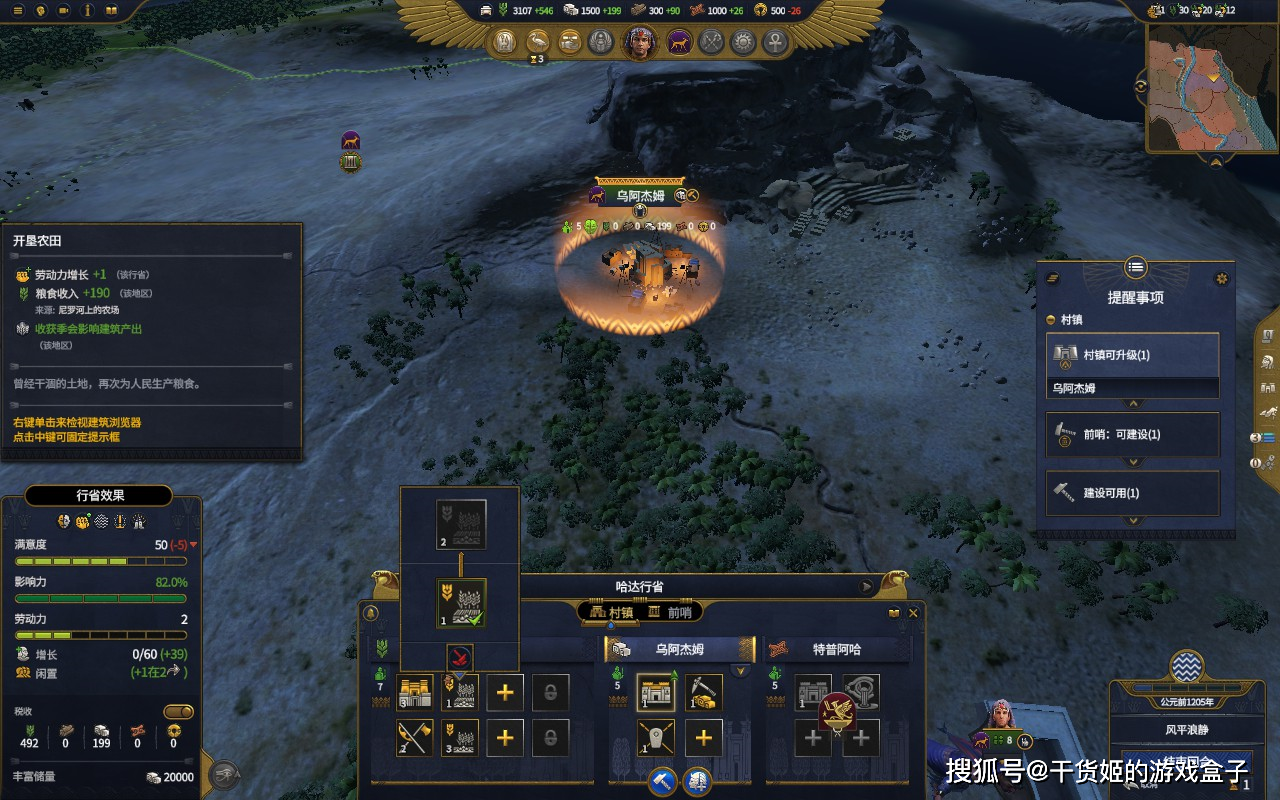This screenshot has height=800, width=1280.
Task: Open the reminders panel gear settings
Action: [1220, 278]
